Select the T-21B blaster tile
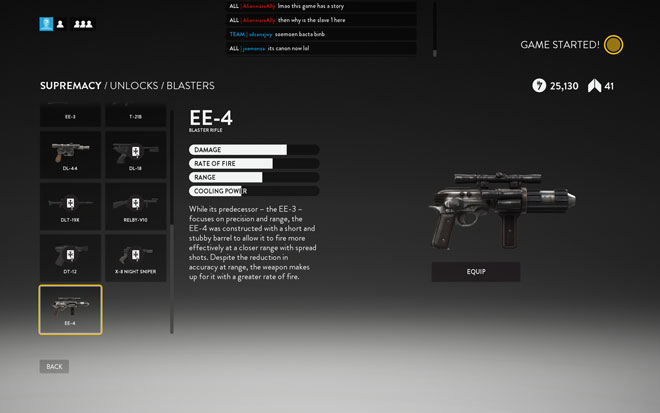 (136, 117)
